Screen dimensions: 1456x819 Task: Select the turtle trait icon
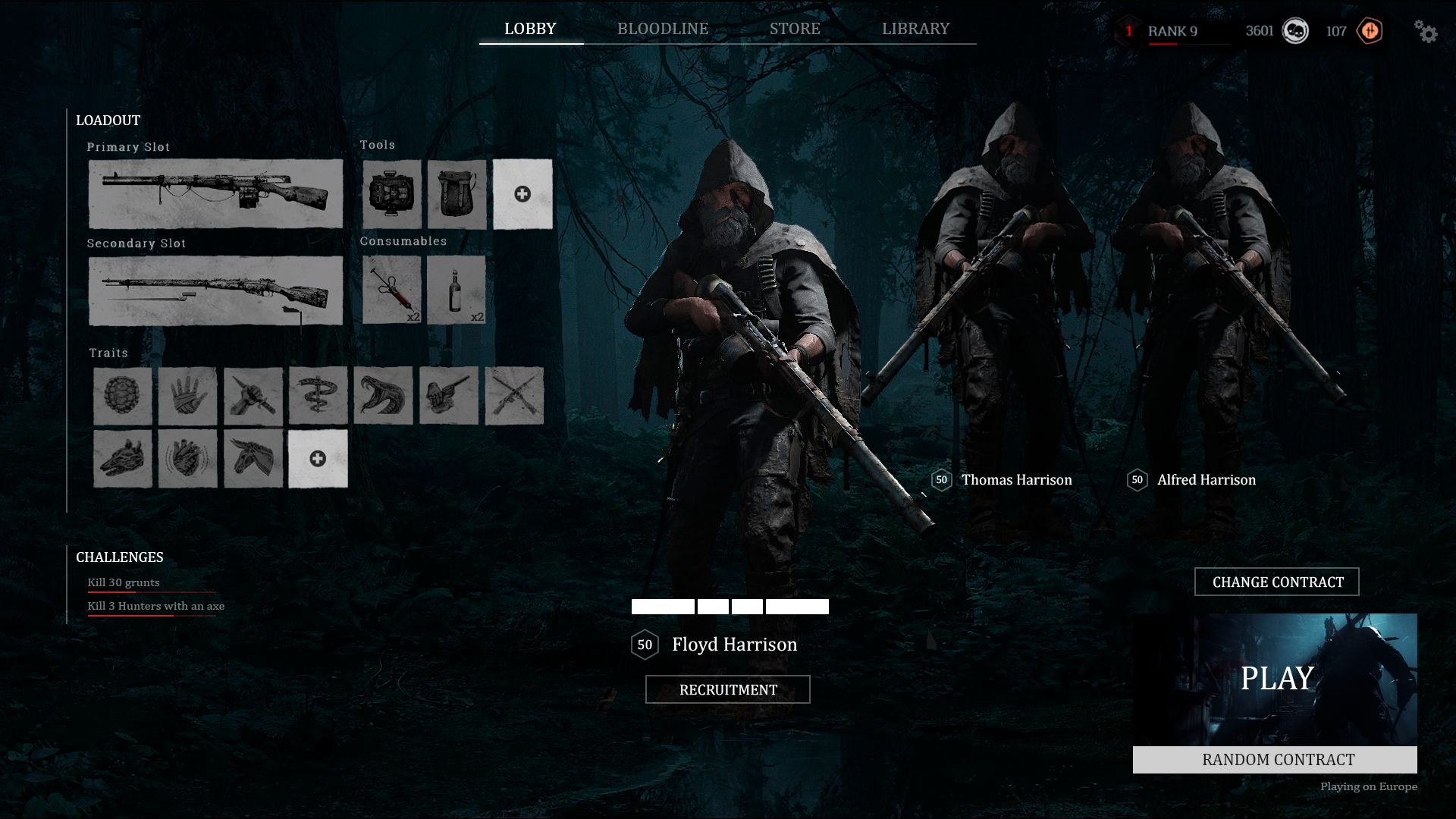click(x=124, y=395)
